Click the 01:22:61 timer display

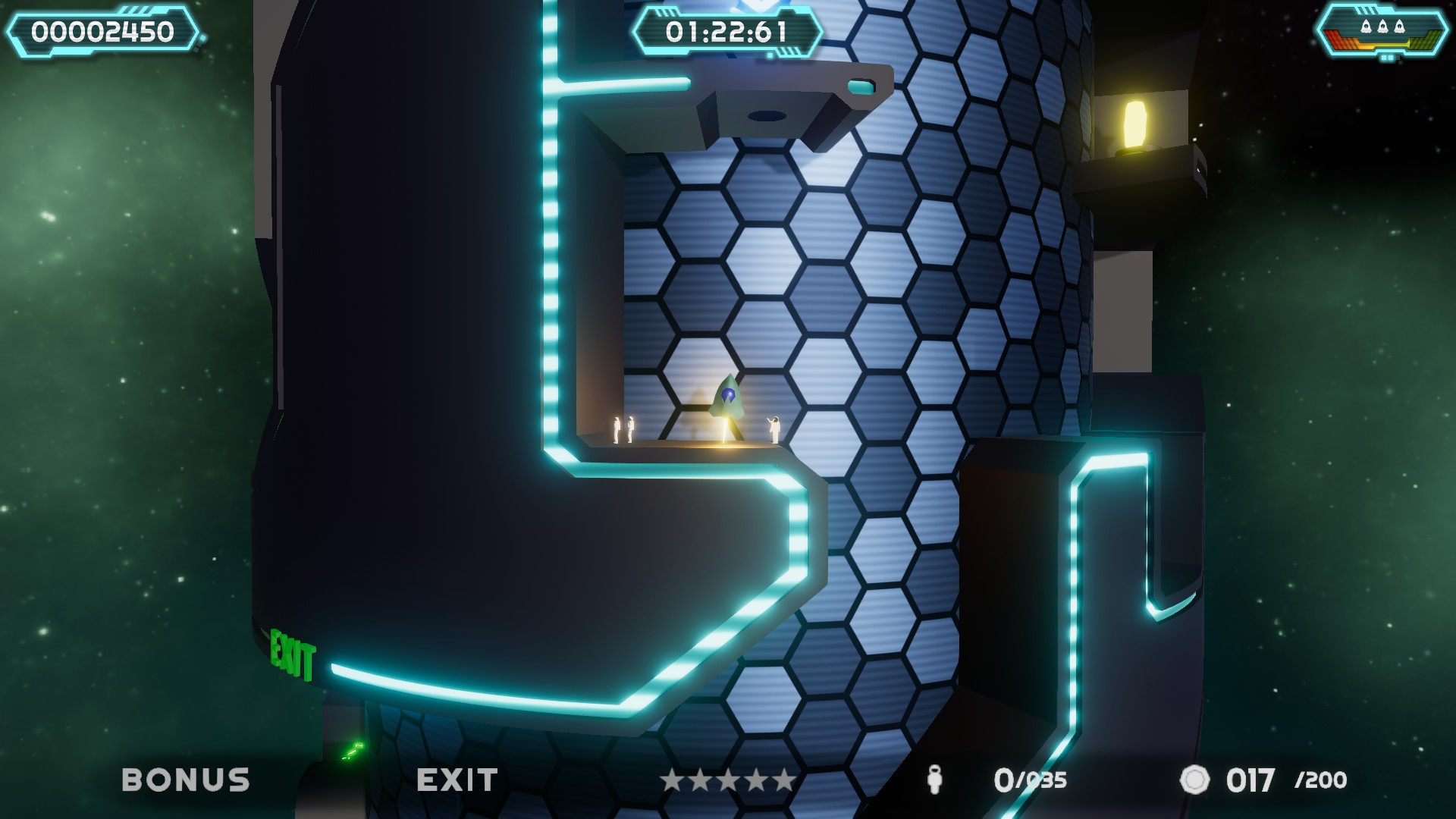[730, 32]
